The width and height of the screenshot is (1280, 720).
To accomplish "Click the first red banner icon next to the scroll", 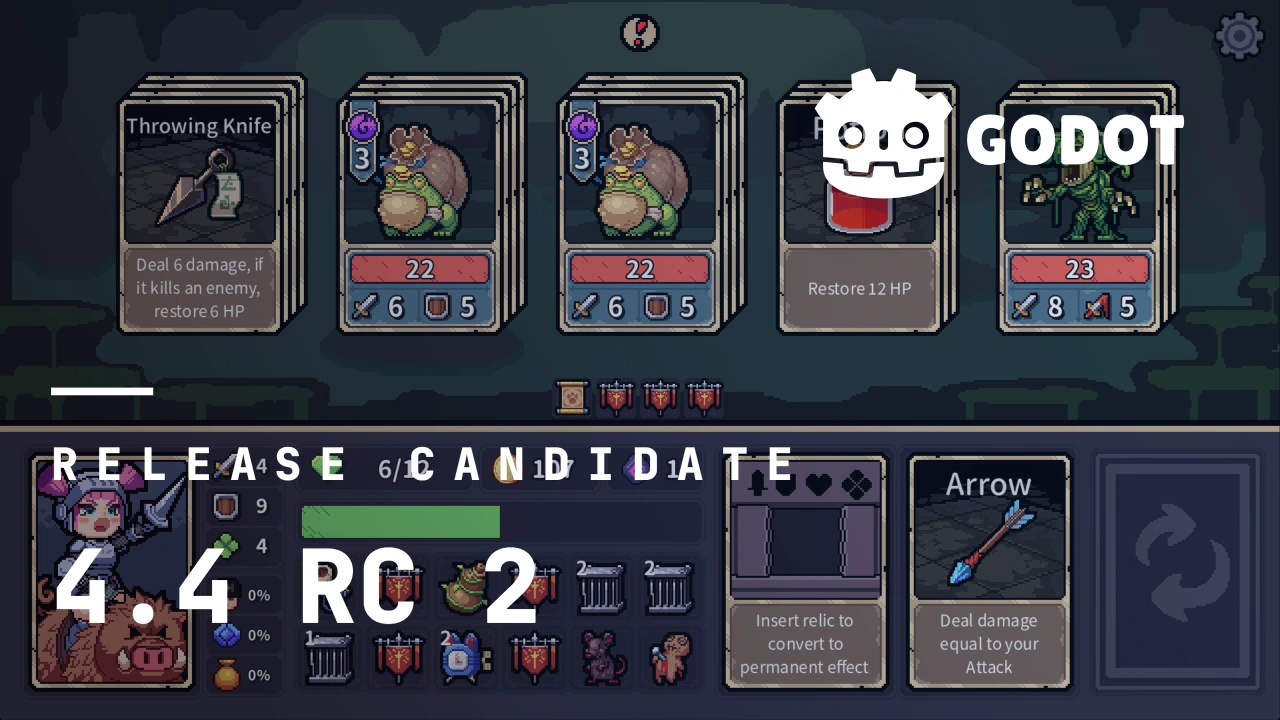I will (615, 397).
